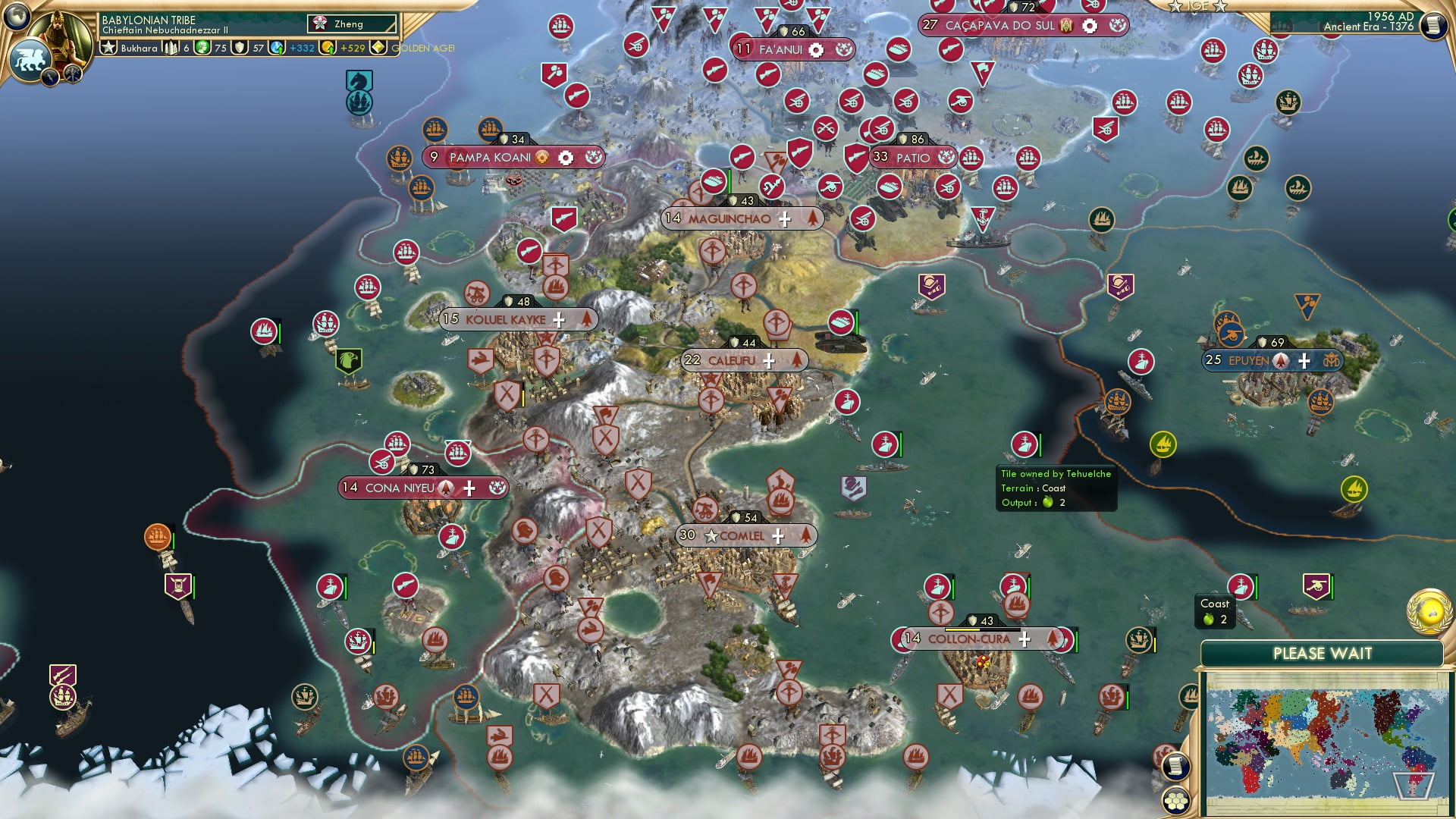Click the science beaker icon
This screenshot has width=1456, height=819.
(277, 48)
